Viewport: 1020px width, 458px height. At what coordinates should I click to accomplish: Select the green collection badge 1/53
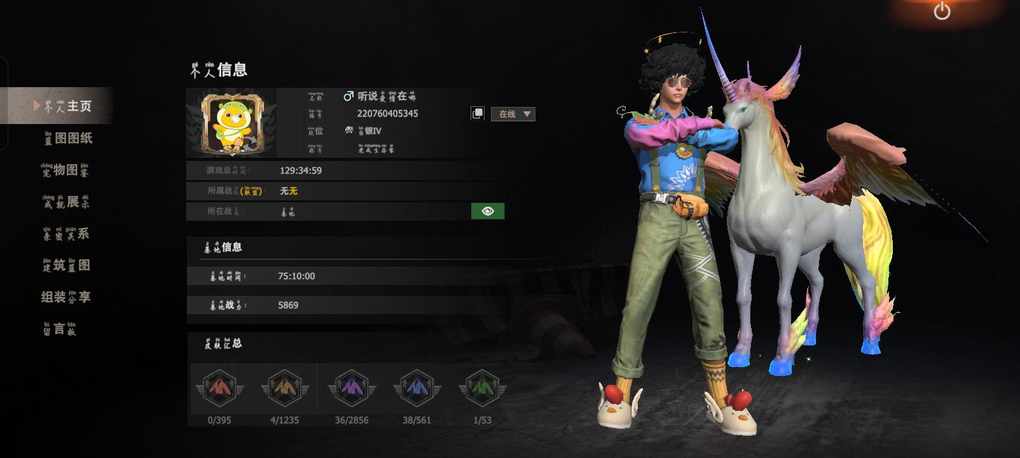480,388
